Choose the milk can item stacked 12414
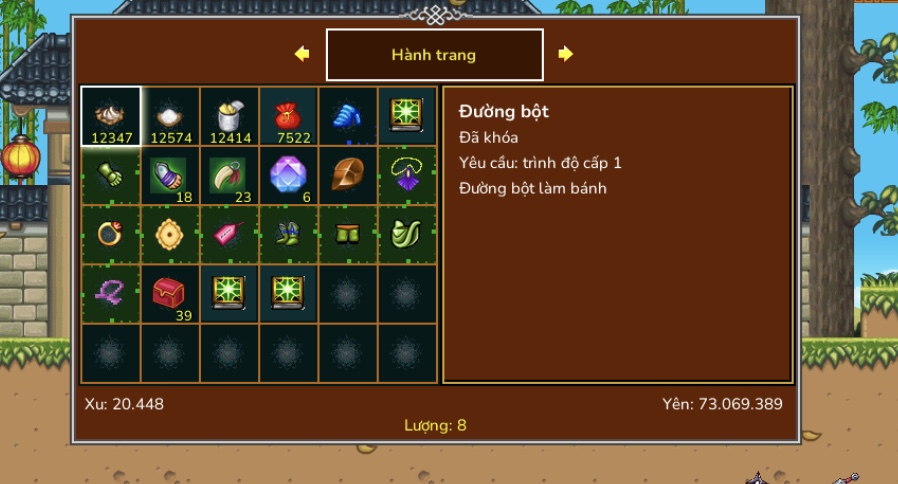Image resolution: width=898 pixels, height=484 pixels. pos(229,116)
